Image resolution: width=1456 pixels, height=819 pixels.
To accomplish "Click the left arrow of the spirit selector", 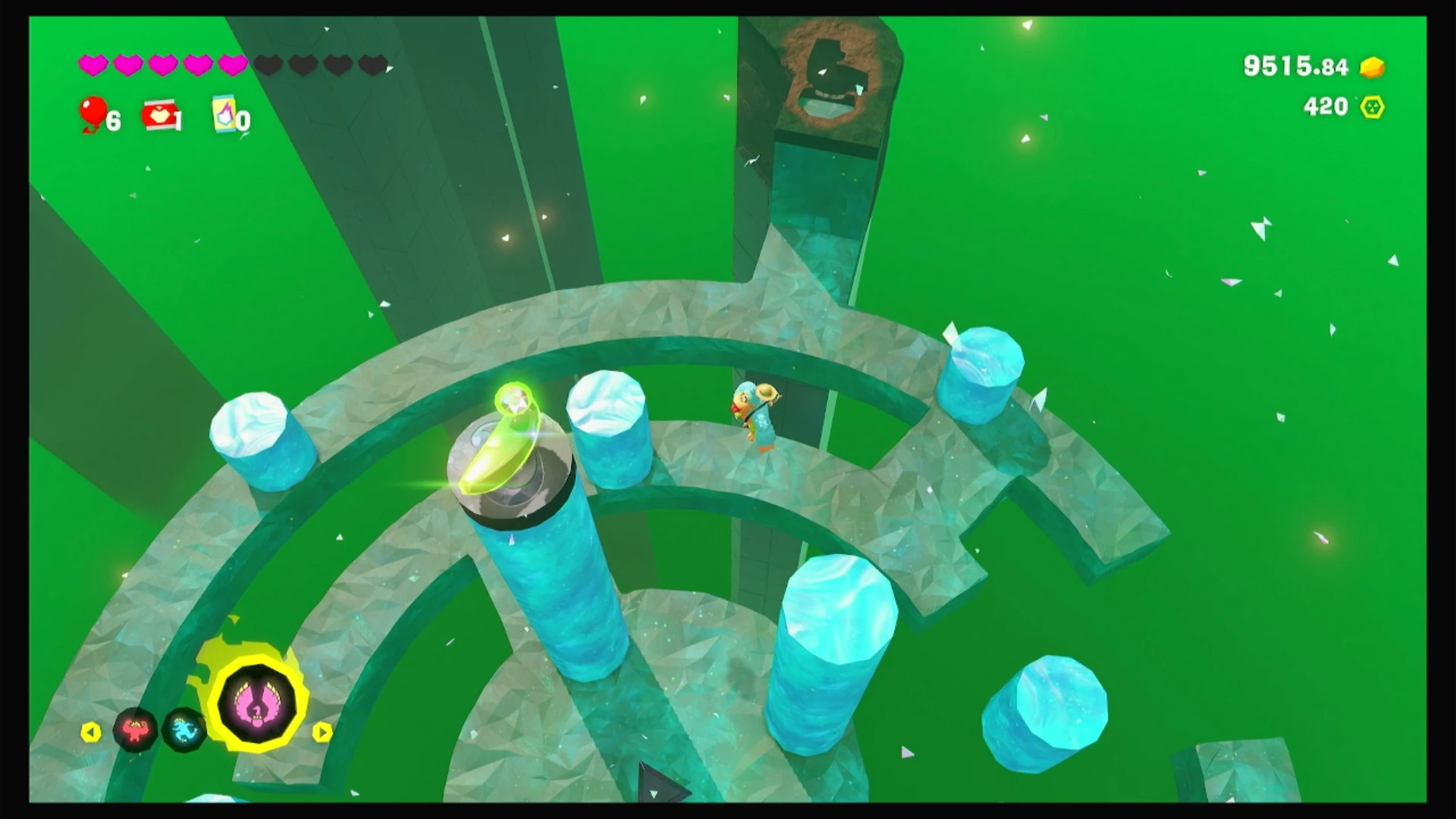I will pyautogui.click(x=91, y=732).
